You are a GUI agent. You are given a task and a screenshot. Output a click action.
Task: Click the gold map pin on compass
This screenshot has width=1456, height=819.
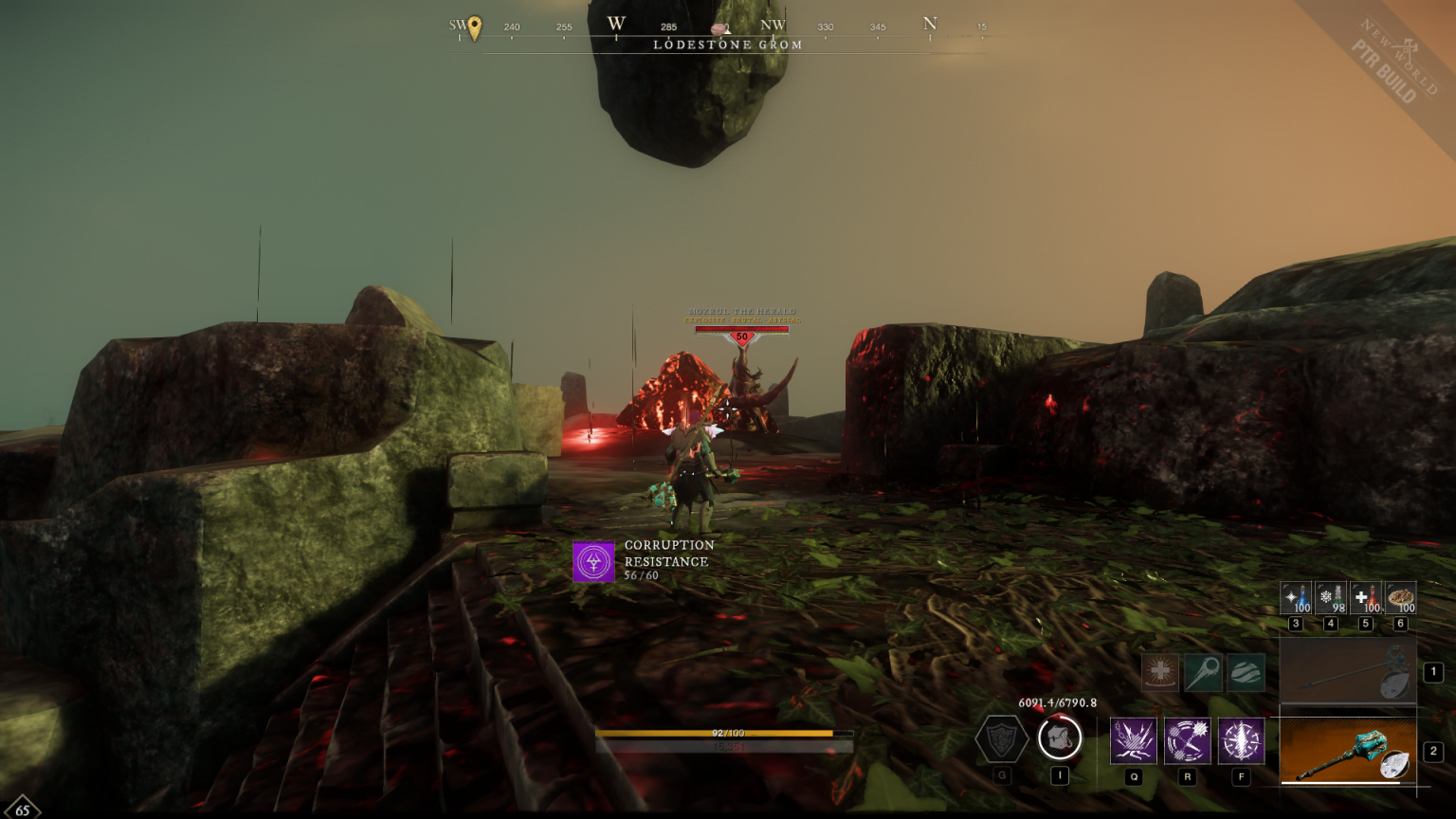pyautogui.click(x=475, y=27)
